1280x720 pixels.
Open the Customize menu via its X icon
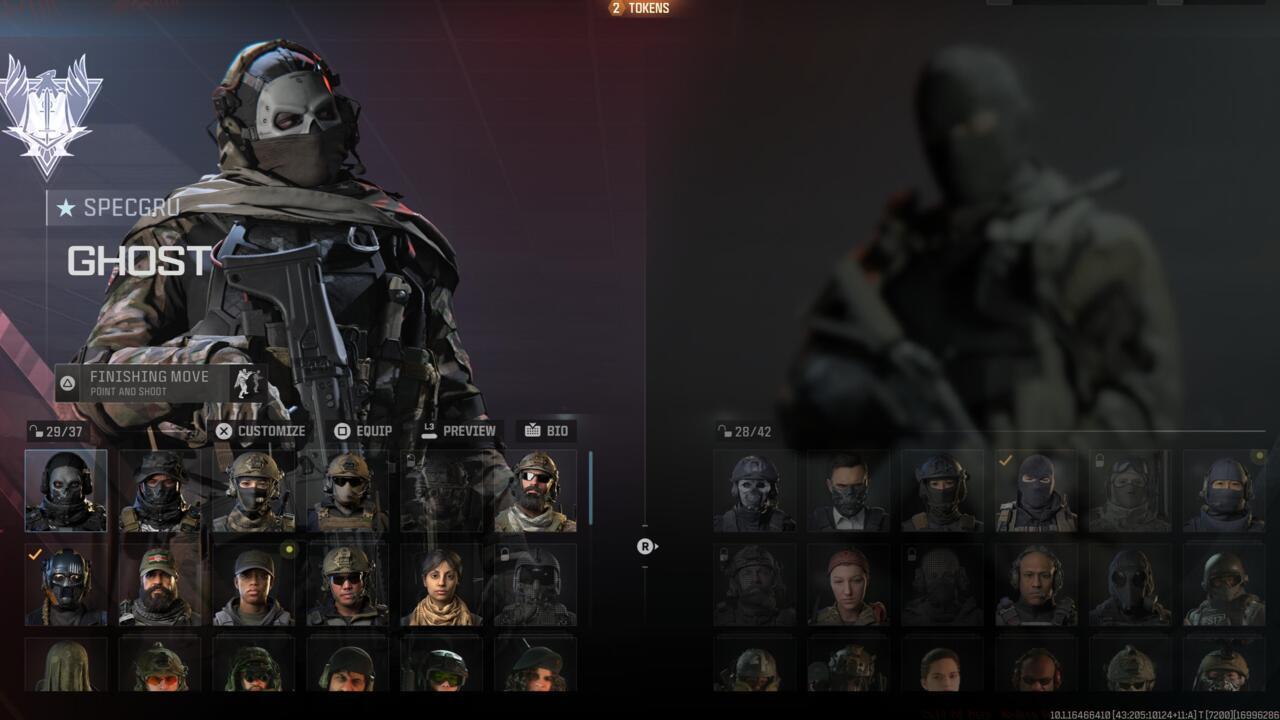point(226,431)
